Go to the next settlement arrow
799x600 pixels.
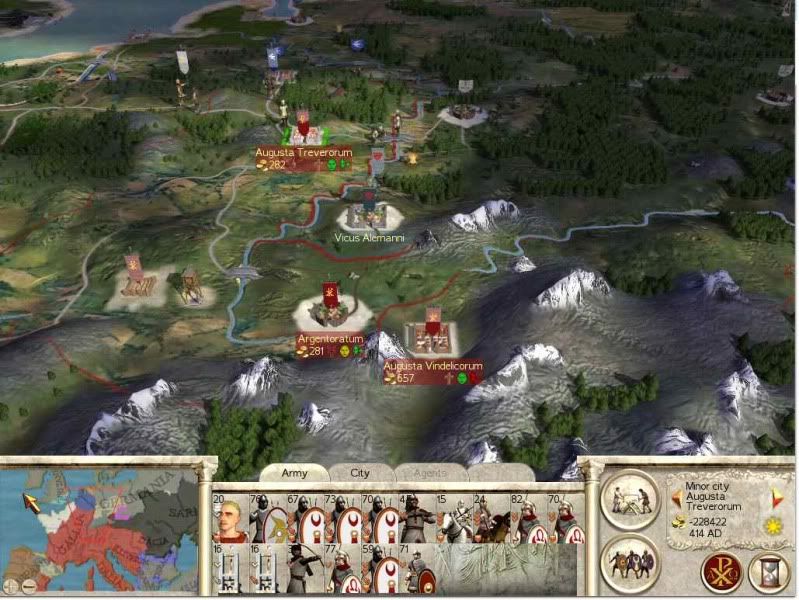pos(777,497)
